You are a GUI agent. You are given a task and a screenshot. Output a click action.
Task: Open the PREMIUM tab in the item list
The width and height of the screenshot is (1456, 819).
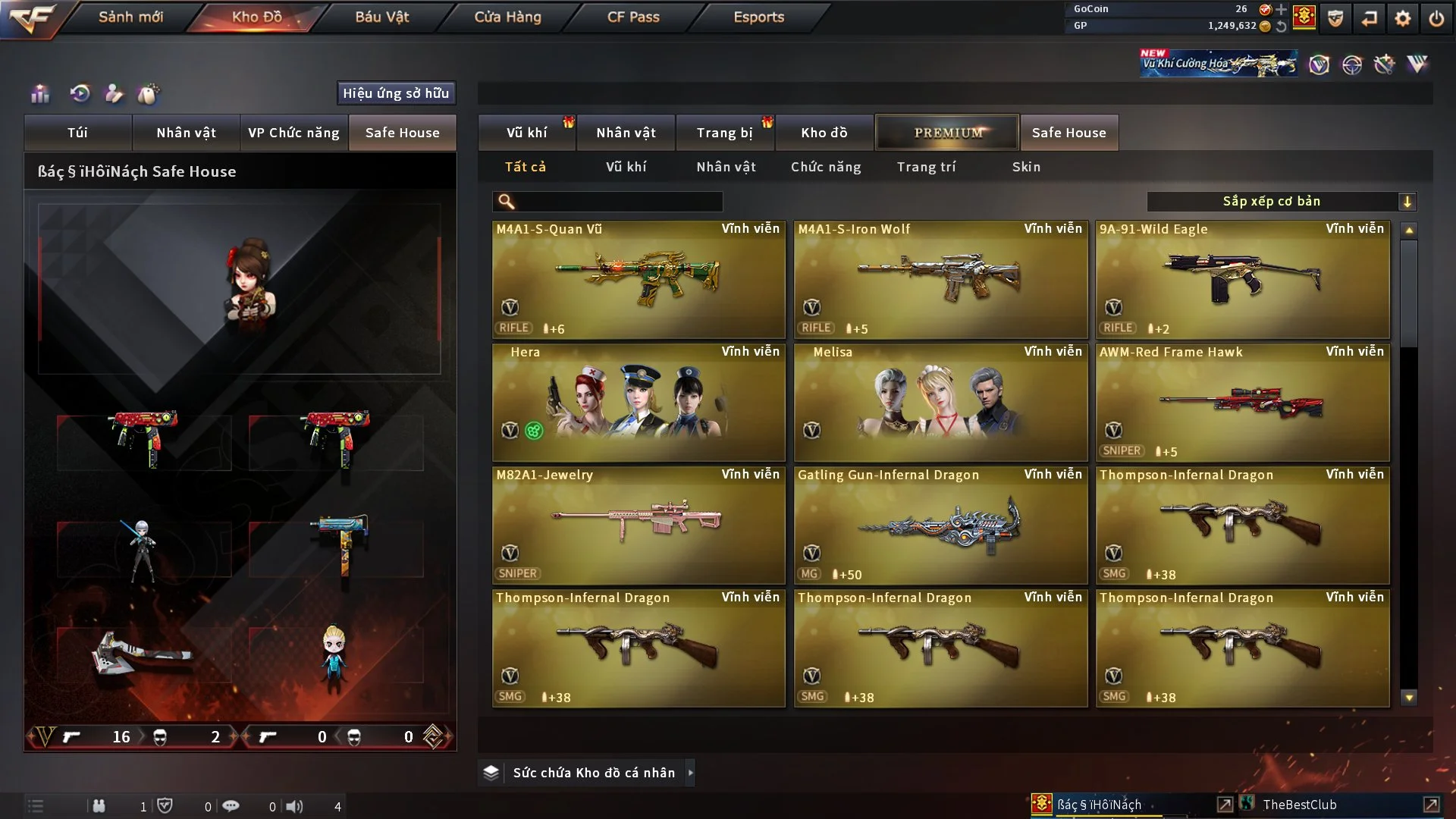point(947,132)
